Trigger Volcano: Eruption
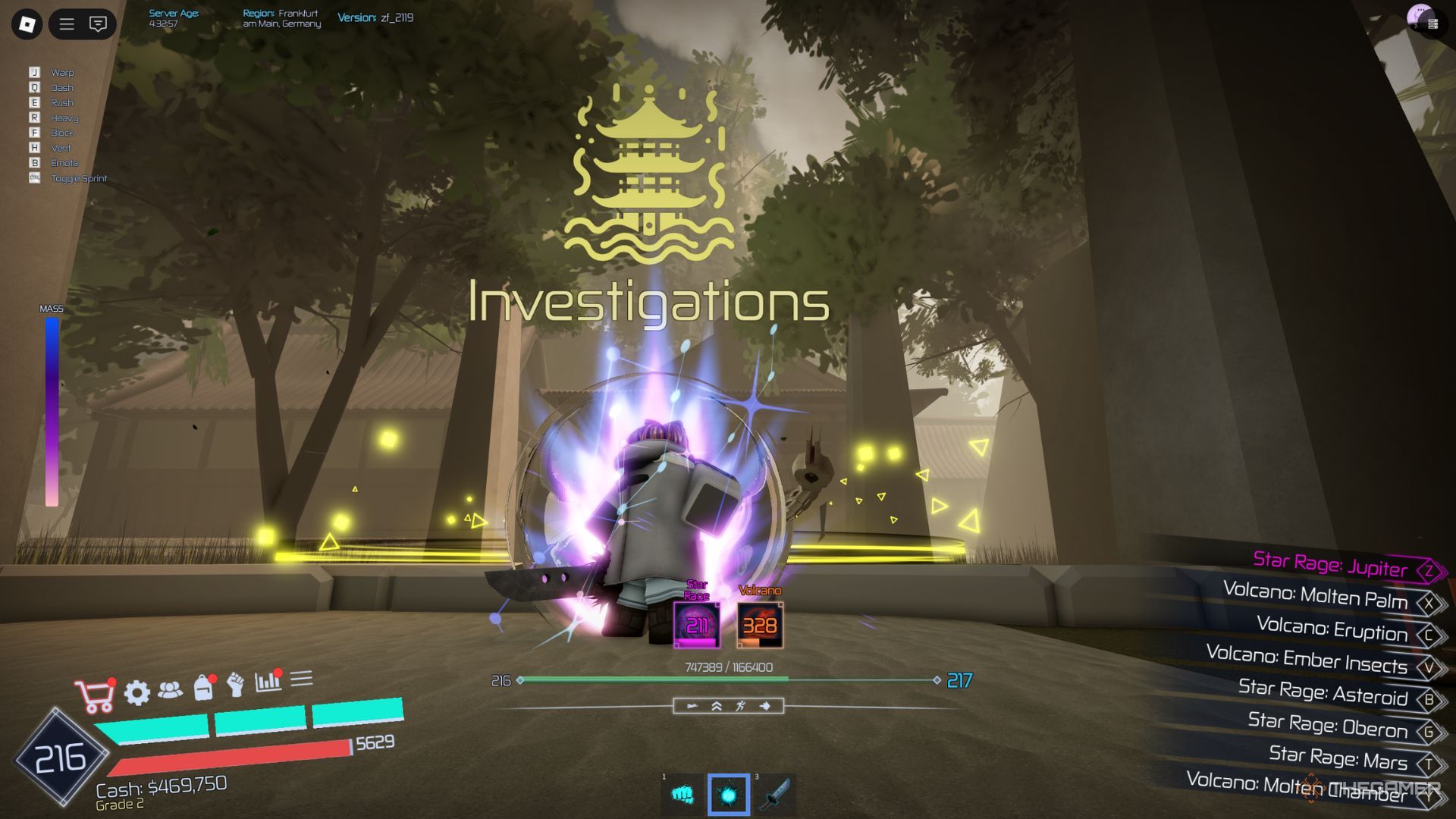1456x819 pixels. click(x=1332, y=629)
